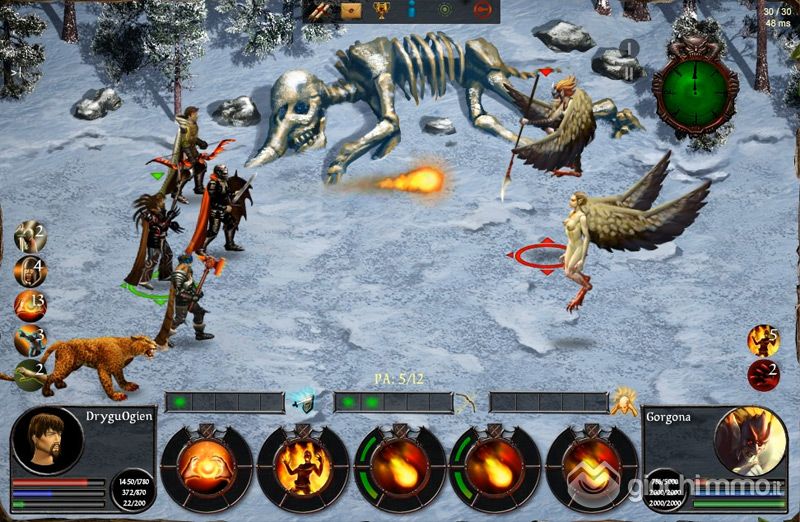Inspect the hooded figure buff showing 4
Viewport: 800px width, 522px height.
[28, 270]
